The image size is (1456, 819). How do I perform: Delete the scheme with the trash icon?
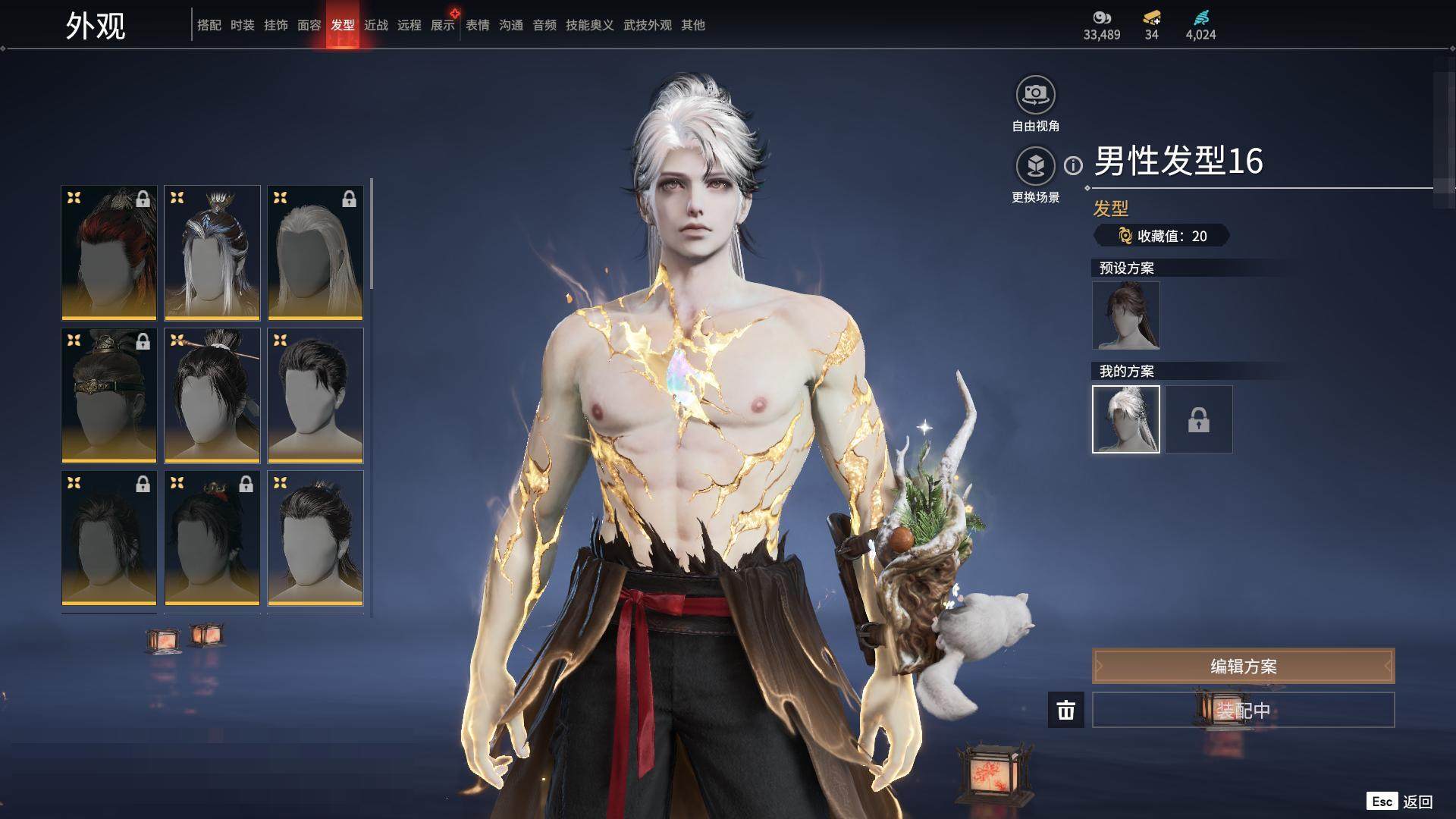1065,711
